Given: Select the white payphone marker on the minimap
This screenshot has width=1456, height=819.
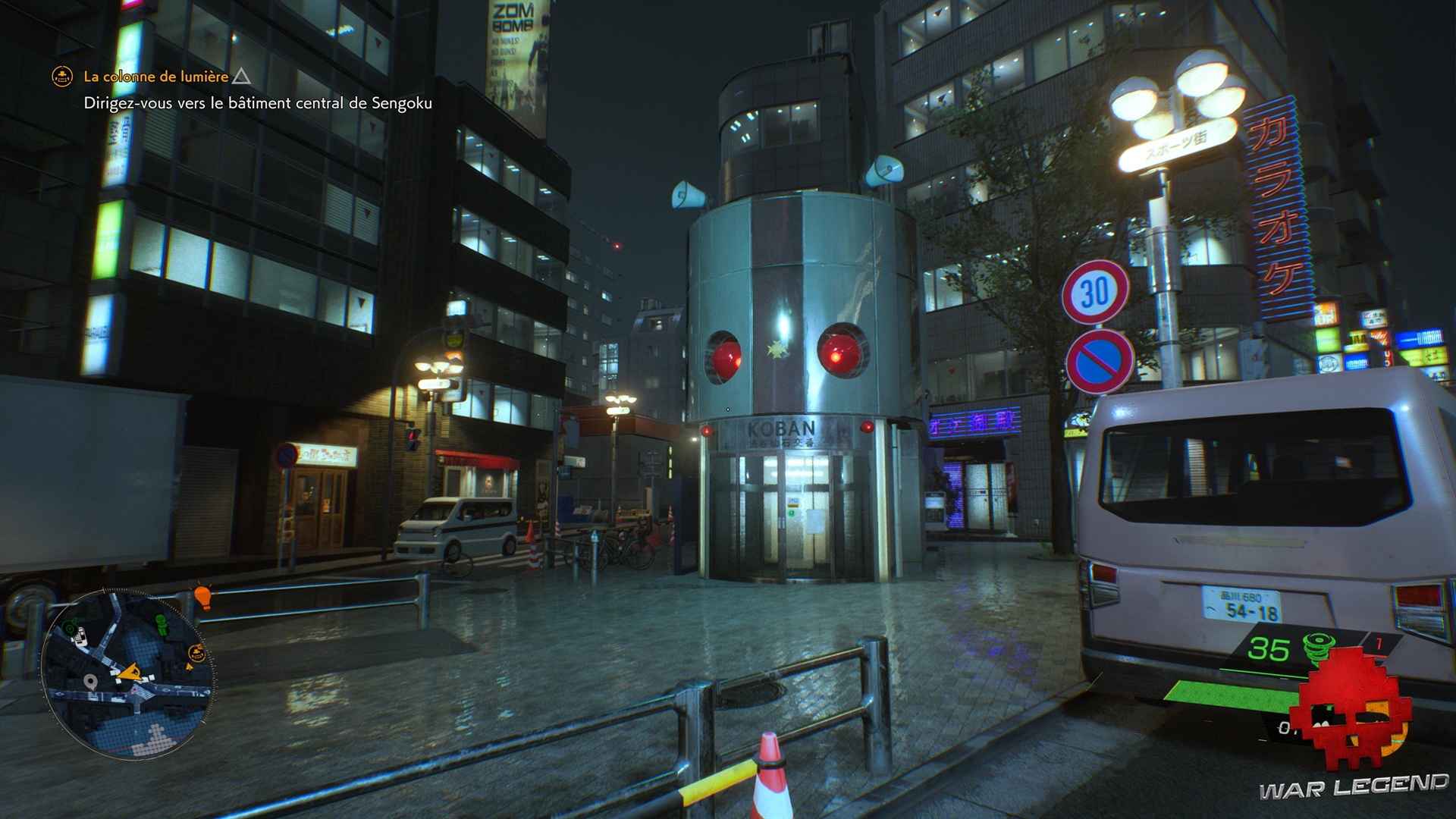Looking at the screenshot, I should pyautogui.click(x=79, y=636).
